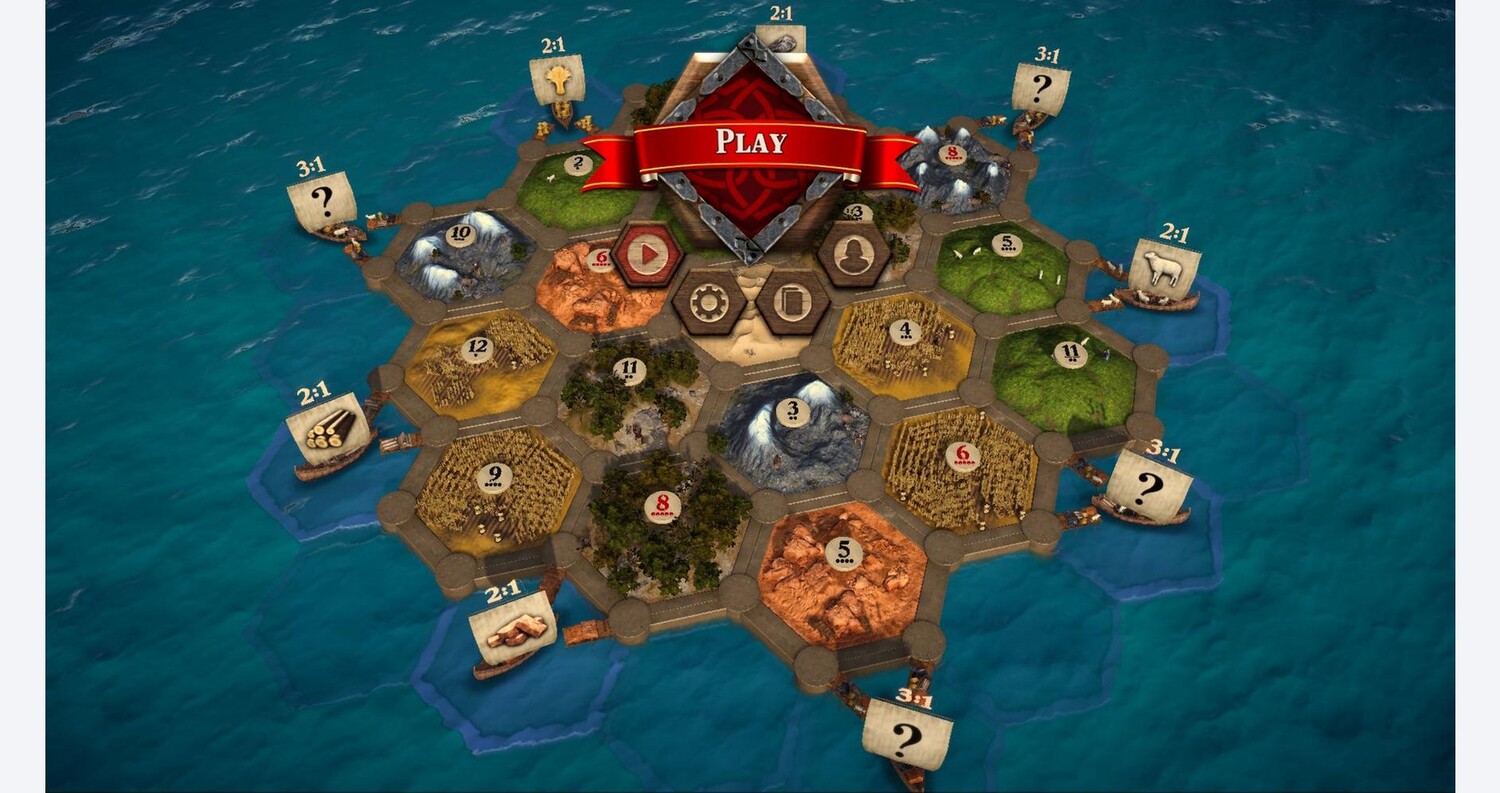Open the stacked cards hexagon button
Image resolution: width=1500 pixels, height=793 pixels.
[793, 302]
